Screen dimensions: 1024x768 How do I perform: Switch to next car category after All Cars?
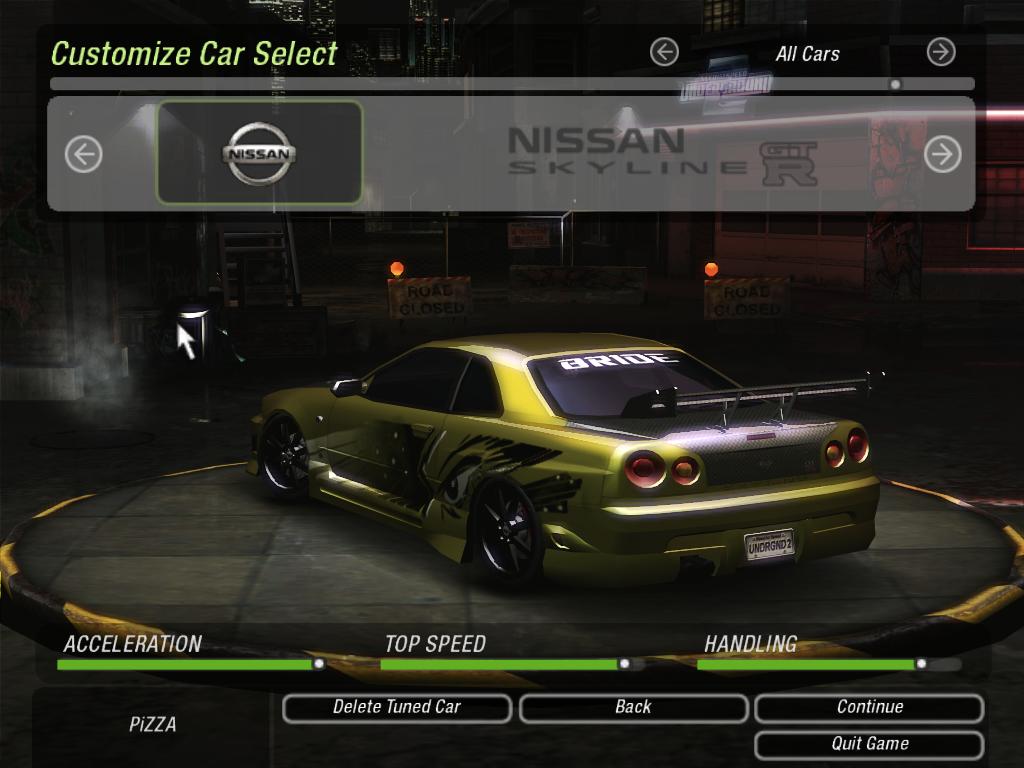941,52
